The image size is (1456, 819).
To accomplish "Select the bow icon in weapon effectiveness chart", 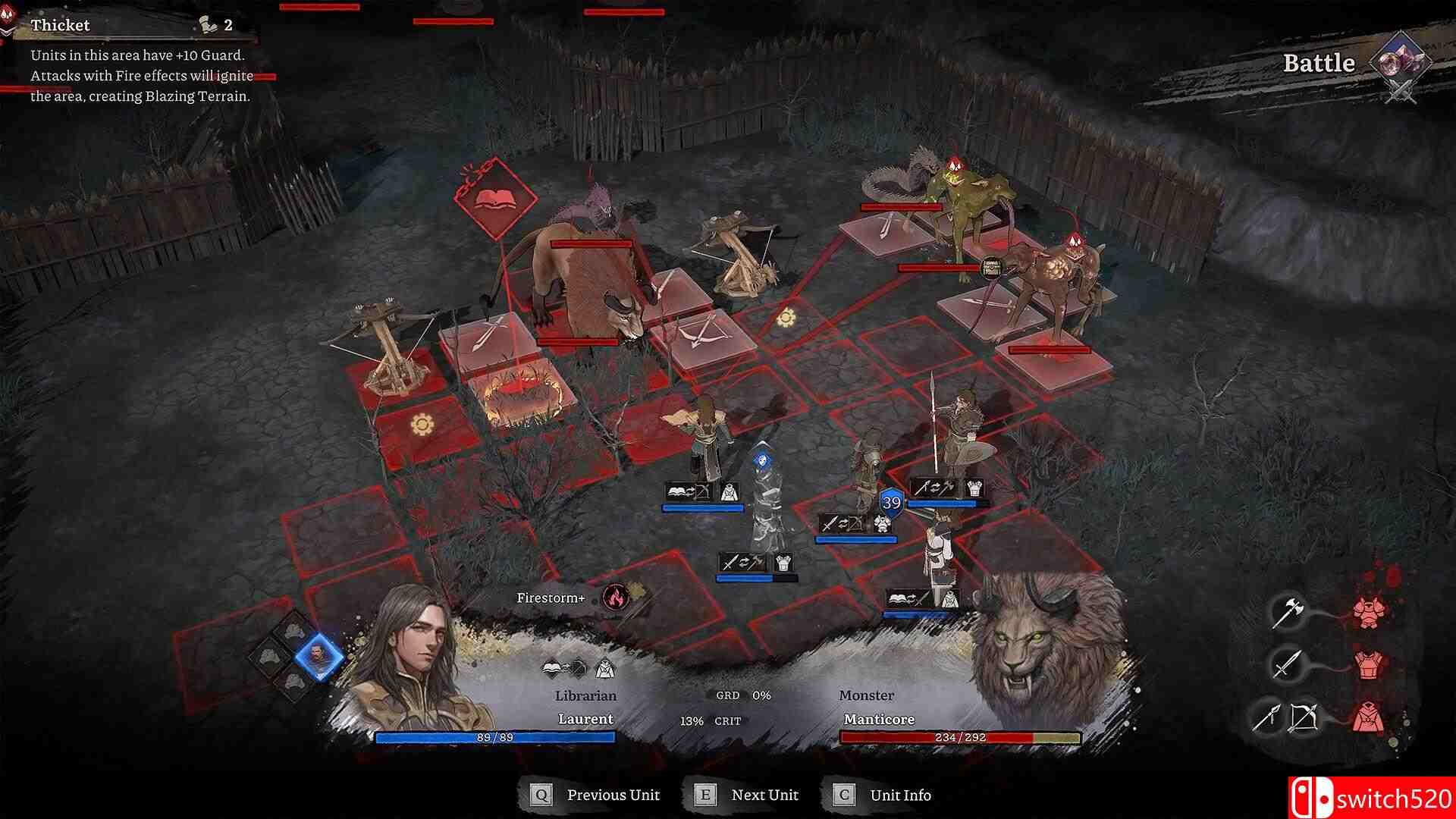I will click(x=1304, y=717).
